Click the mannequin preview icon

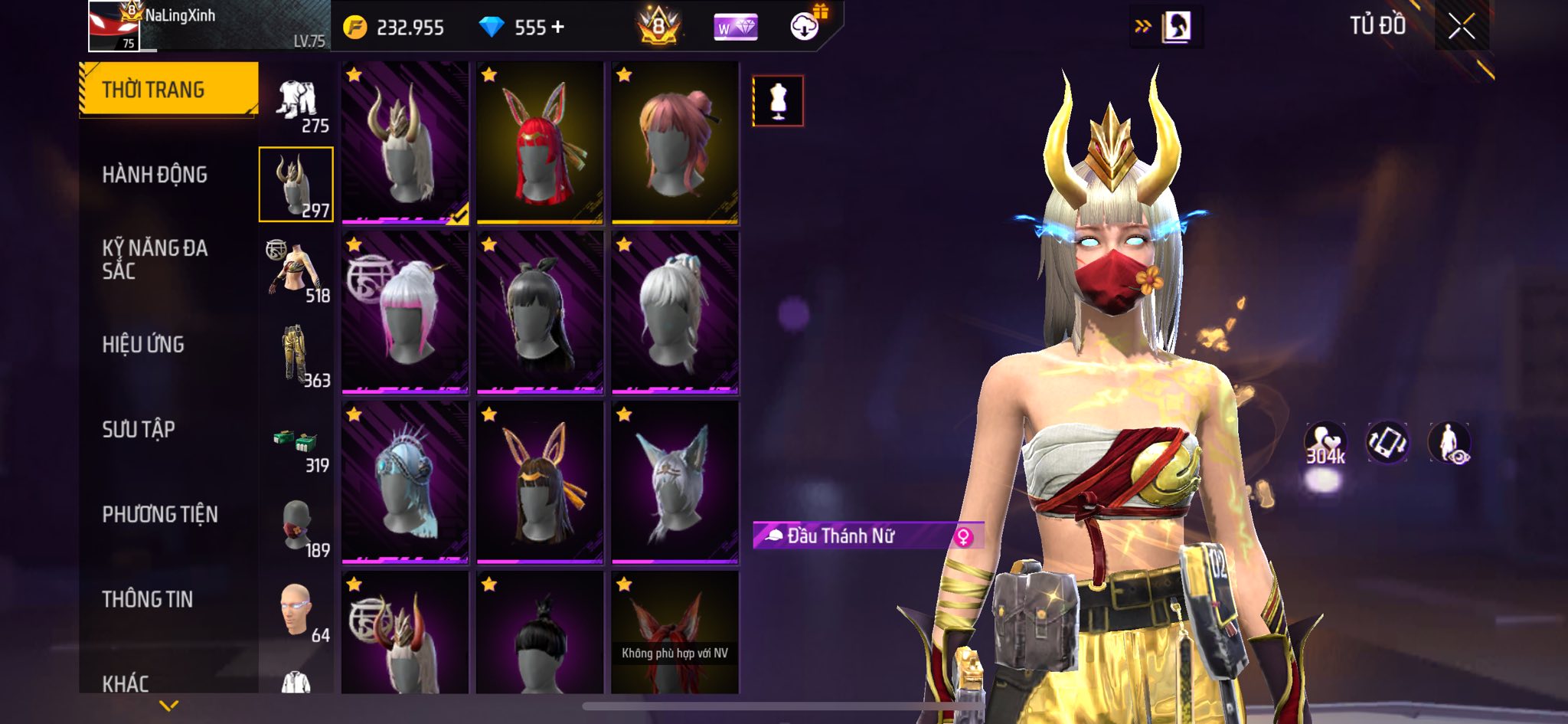778,100
